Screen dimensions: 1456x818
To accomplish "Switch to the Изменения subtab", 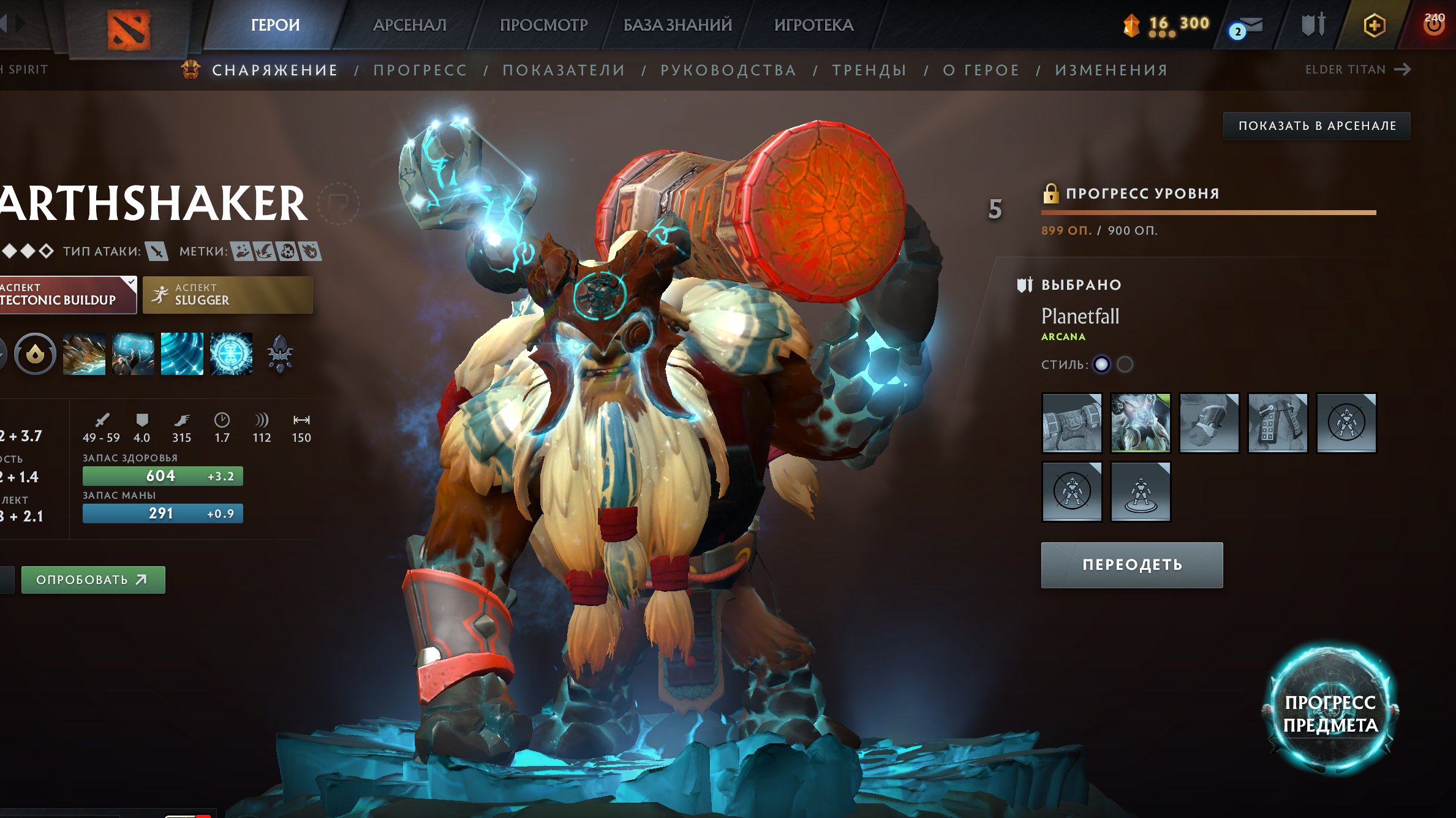I will click(1111, 70).
